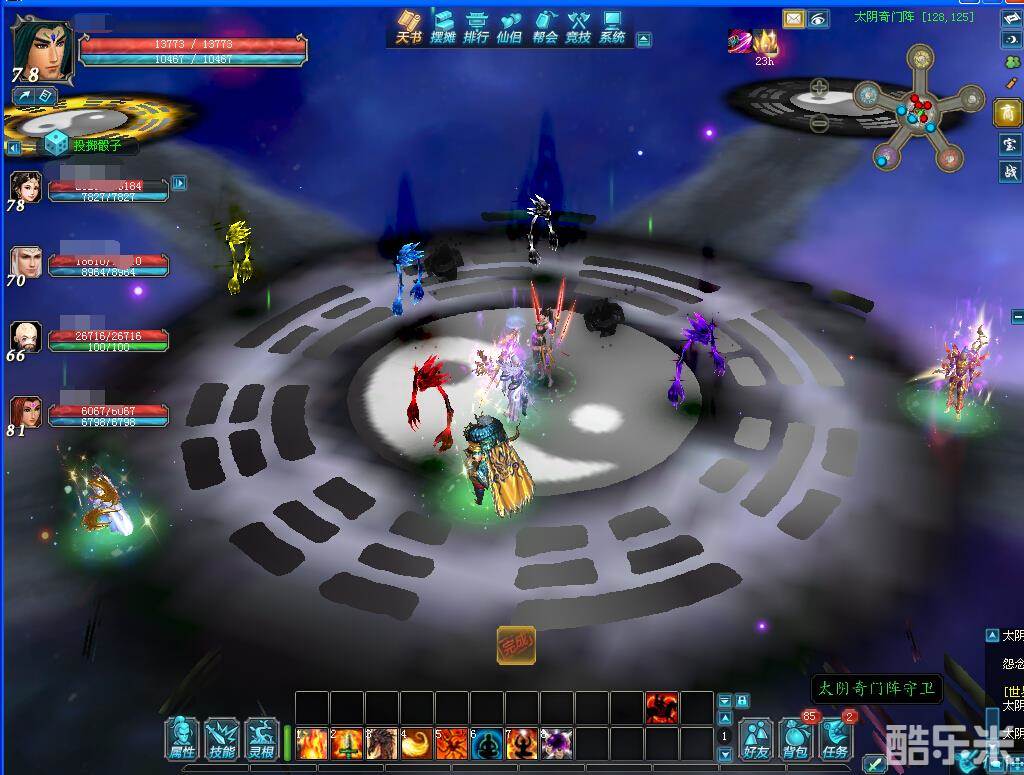Open the 系统 system menu
Viewport: 1024px width, 775px height.
[x=612, y=27]
